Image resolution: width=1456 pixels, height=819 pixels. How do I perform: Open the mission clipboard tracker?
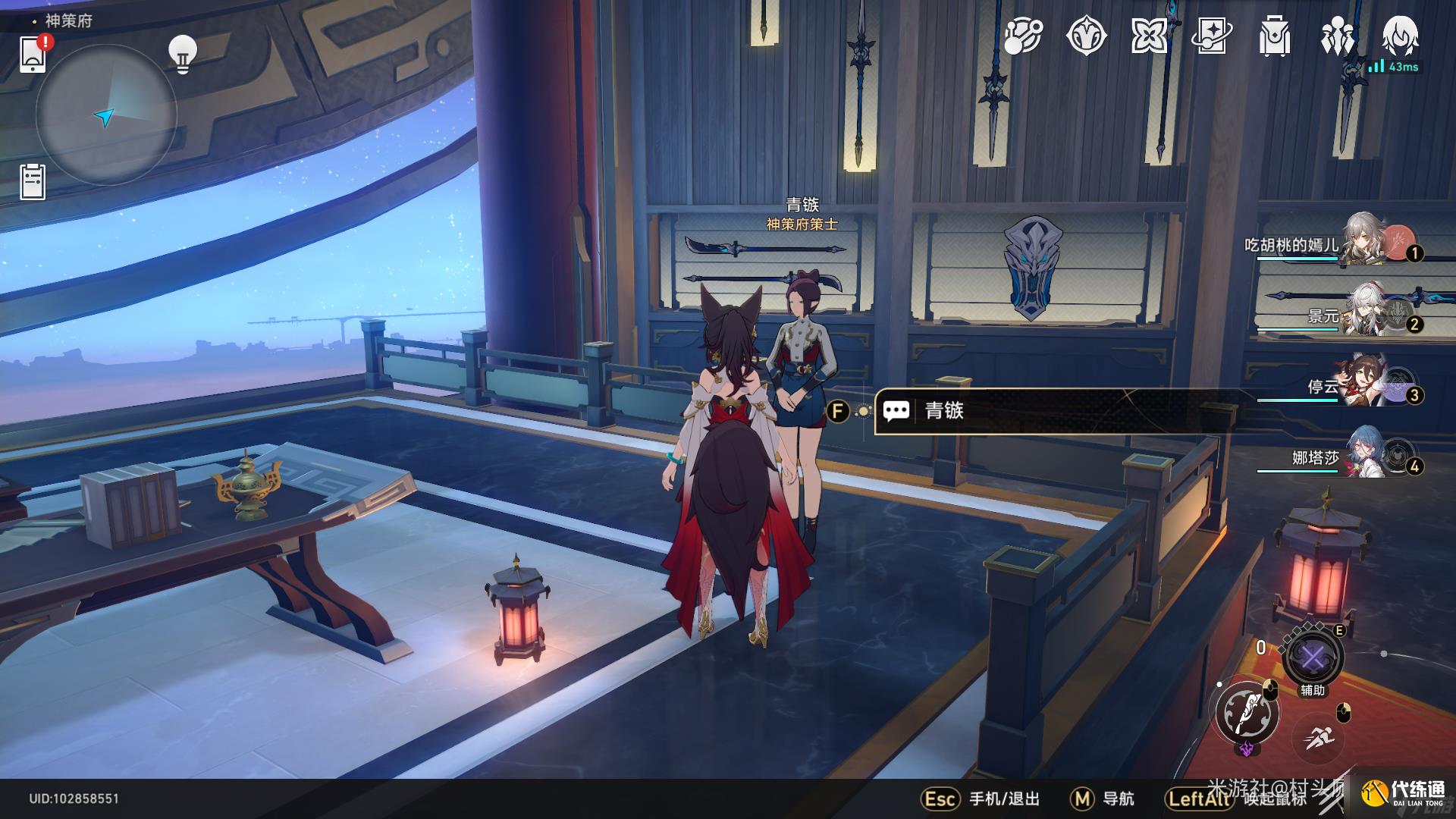click(33, 182)
